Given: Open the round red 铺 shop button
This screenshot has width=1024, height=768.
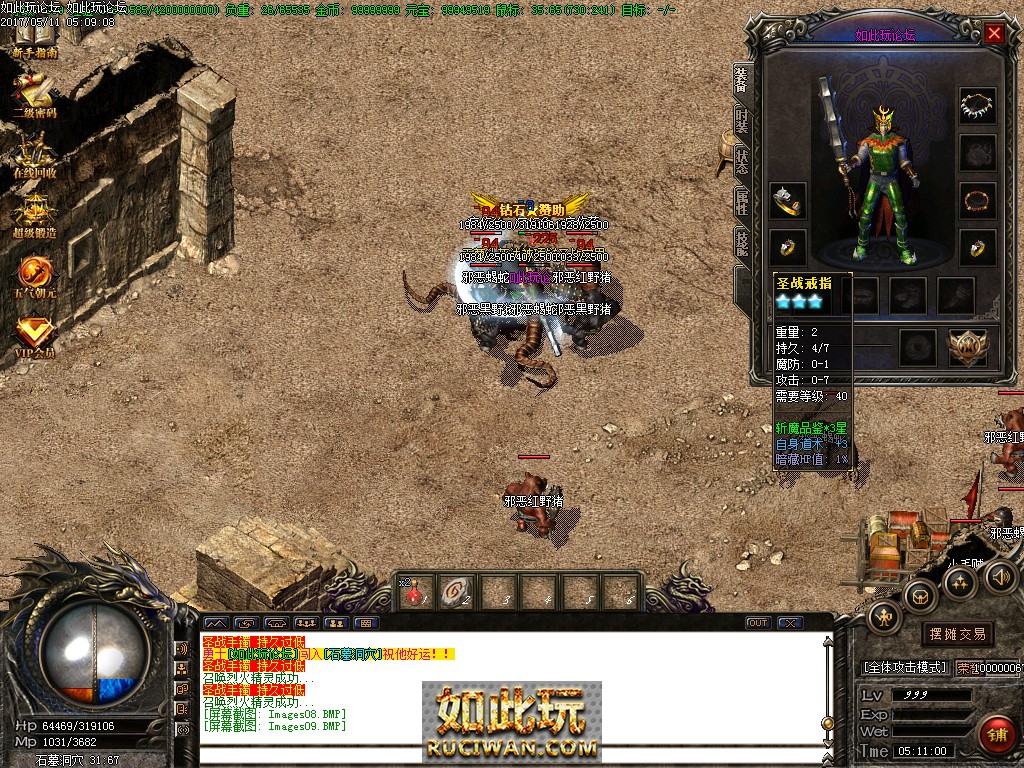Looking at the screenshot, I should click(995, 734).
